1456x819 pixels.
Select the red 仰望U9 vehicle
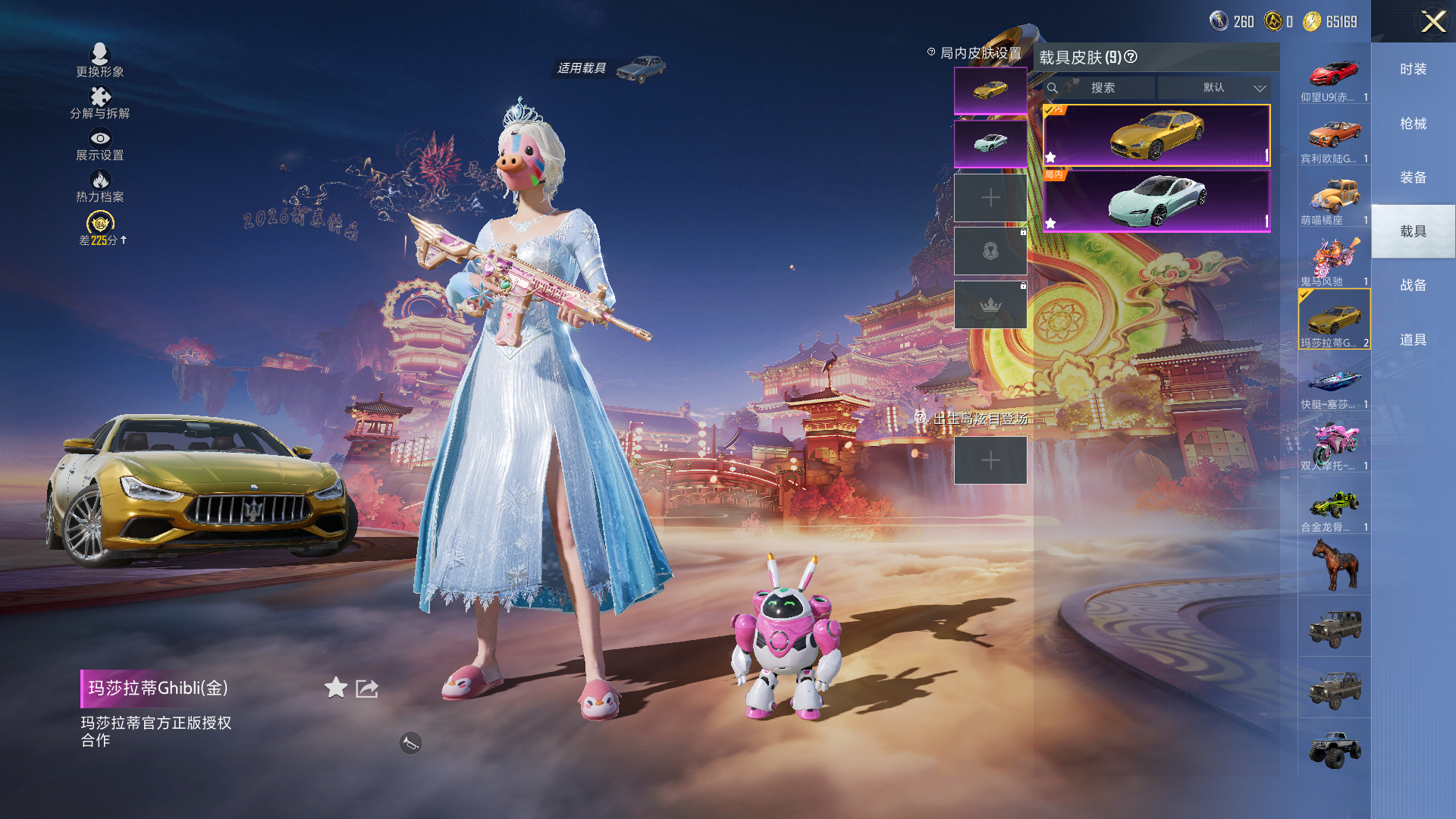[x=1334, y=76]
